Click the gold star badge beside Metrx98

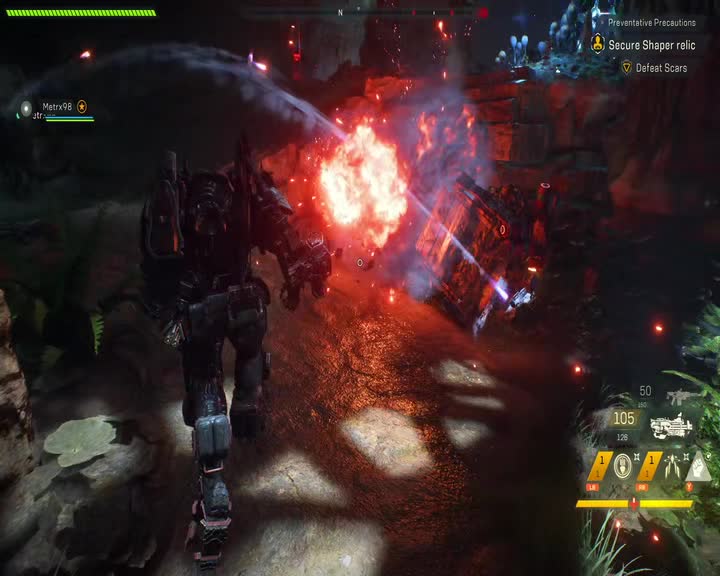click(x=82, y=106)
